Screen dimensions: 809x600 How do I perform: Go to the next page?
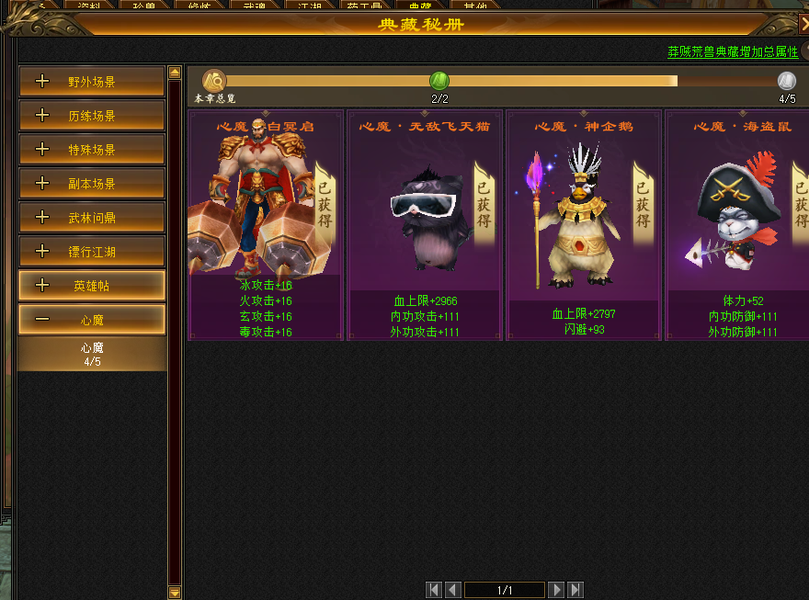[557, 590]
